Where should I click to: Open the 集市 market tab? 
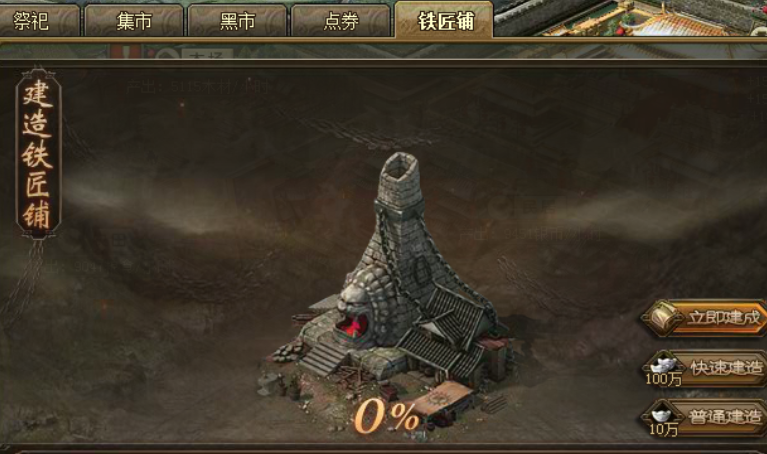pos(134,21)
